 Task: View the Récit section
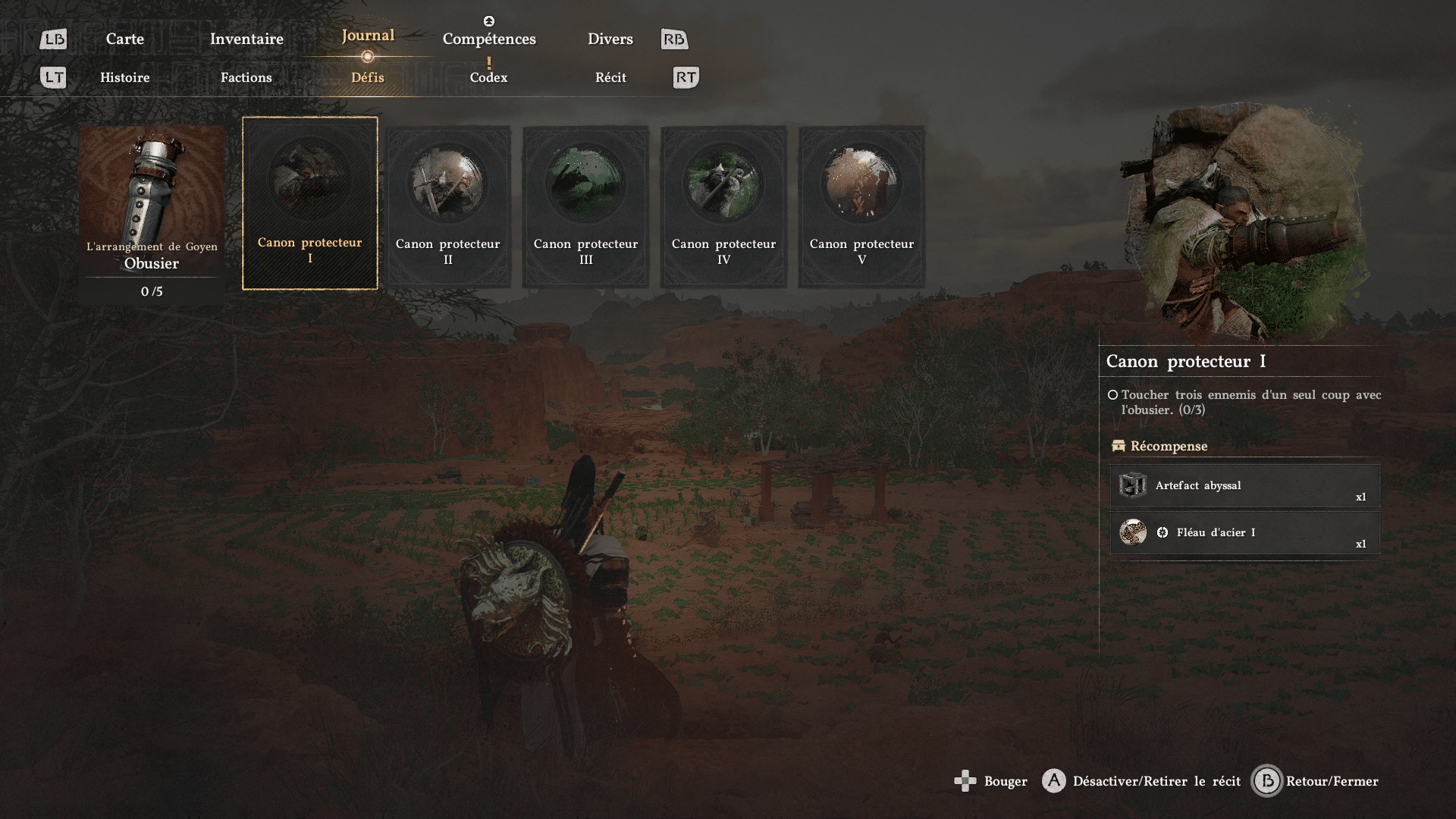pos(610,77)
